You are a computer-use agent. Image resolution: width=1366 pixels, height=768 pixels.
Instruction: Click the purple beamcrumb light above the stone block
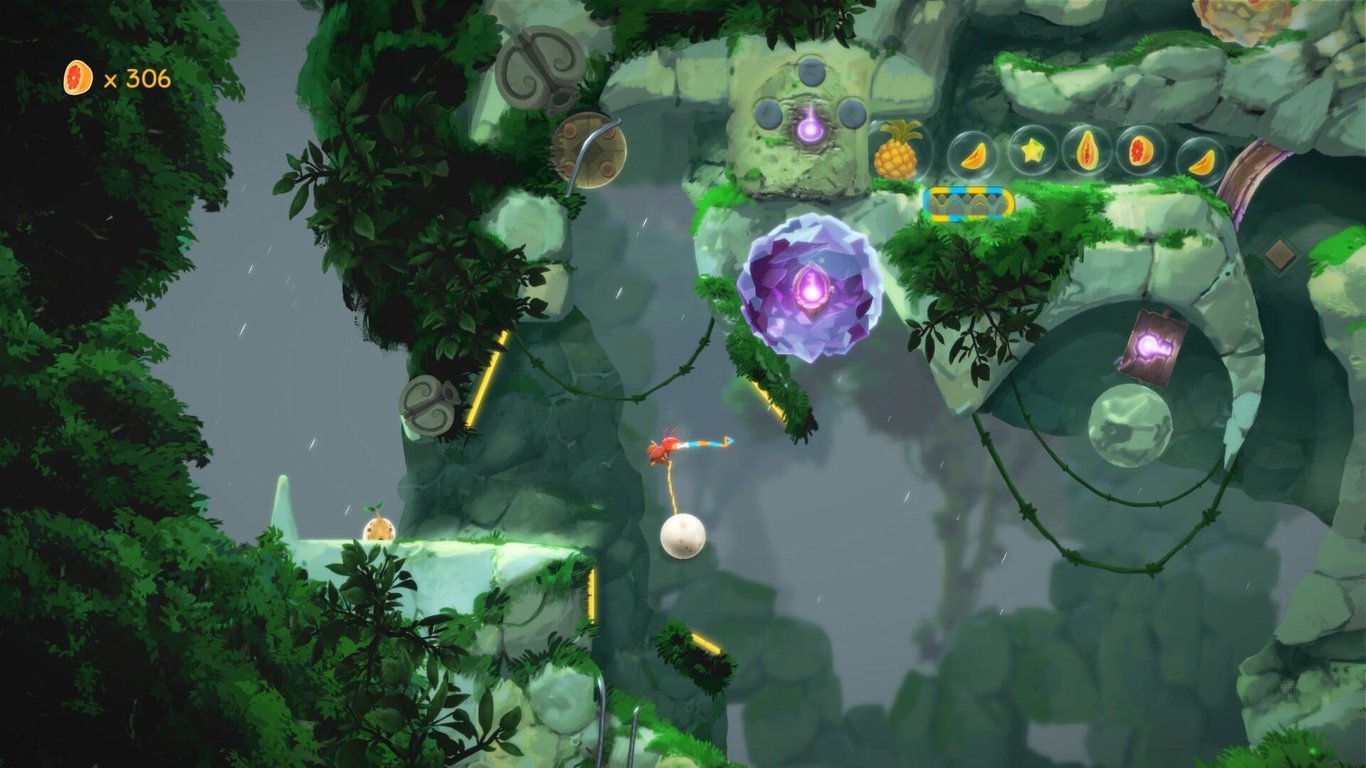point(810,128)
